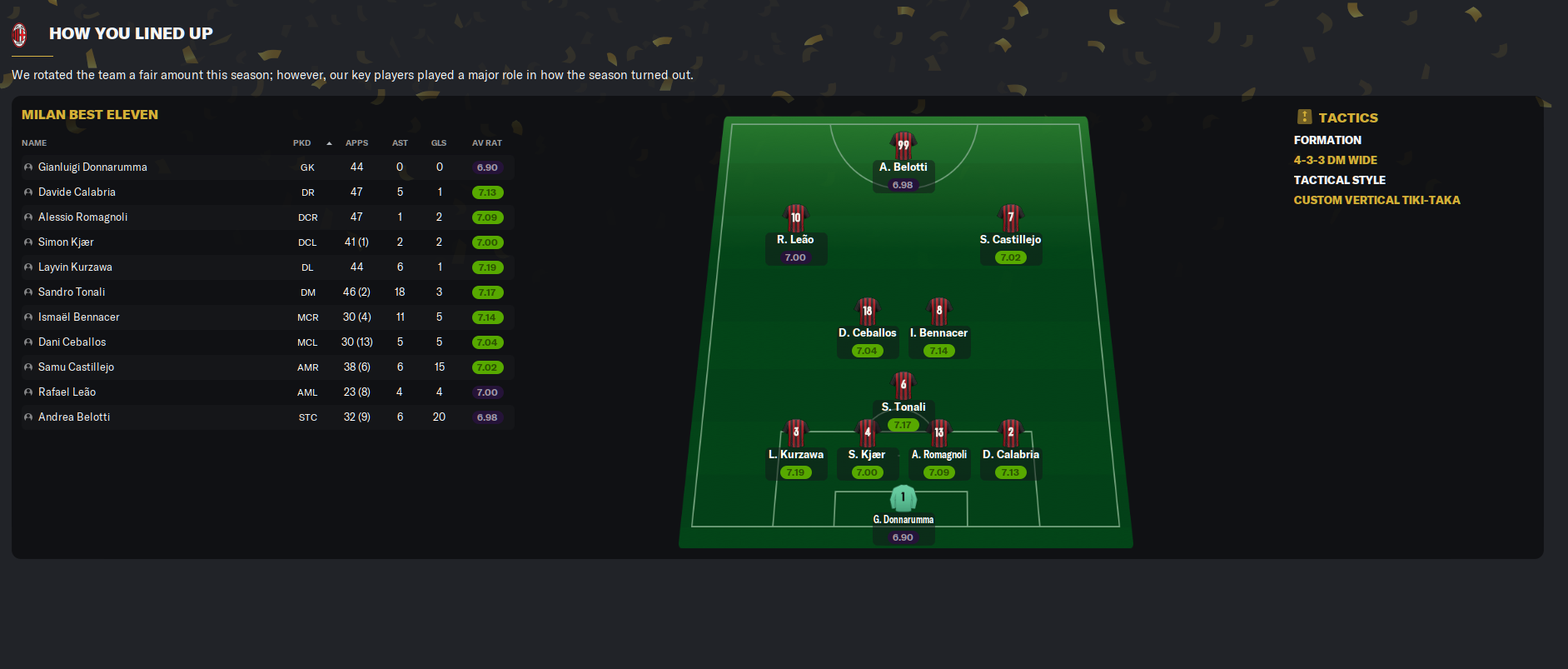Sort the list by GLS header
The height and width of the screenshot is (669, 1568).
[x=439, y=143]
